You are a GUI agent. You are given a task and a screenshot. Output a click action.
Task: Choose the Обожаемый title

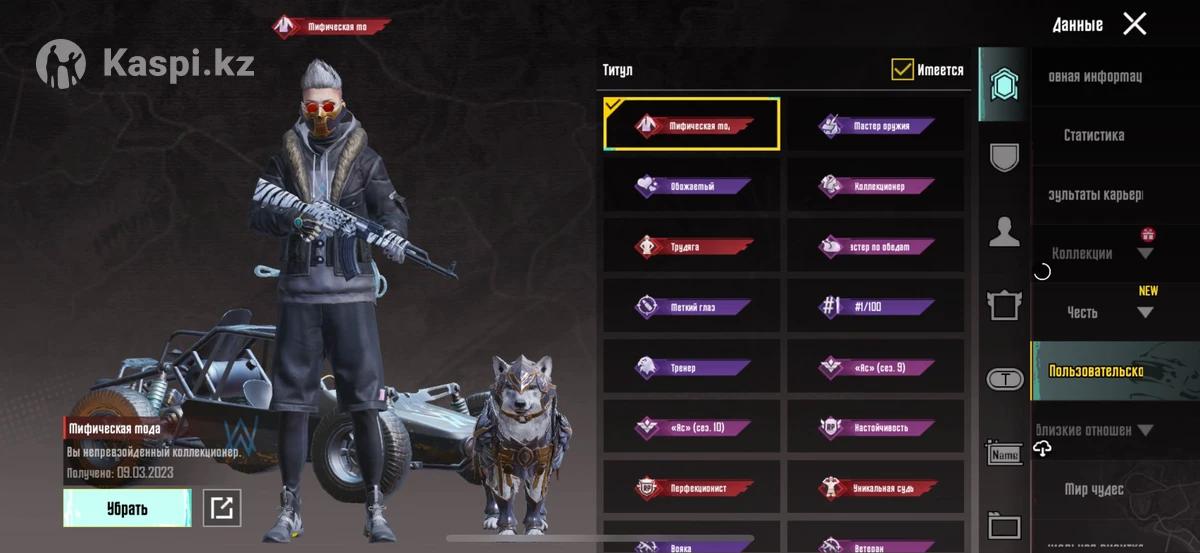(692, 186)
